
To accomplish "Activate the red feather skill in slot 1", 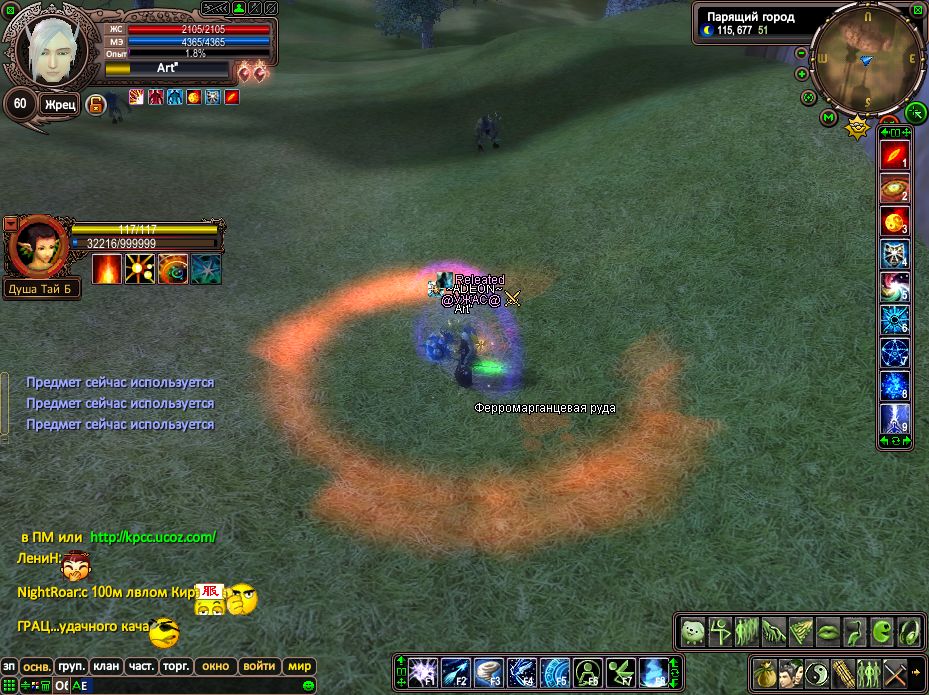I will tap(894, 157).
